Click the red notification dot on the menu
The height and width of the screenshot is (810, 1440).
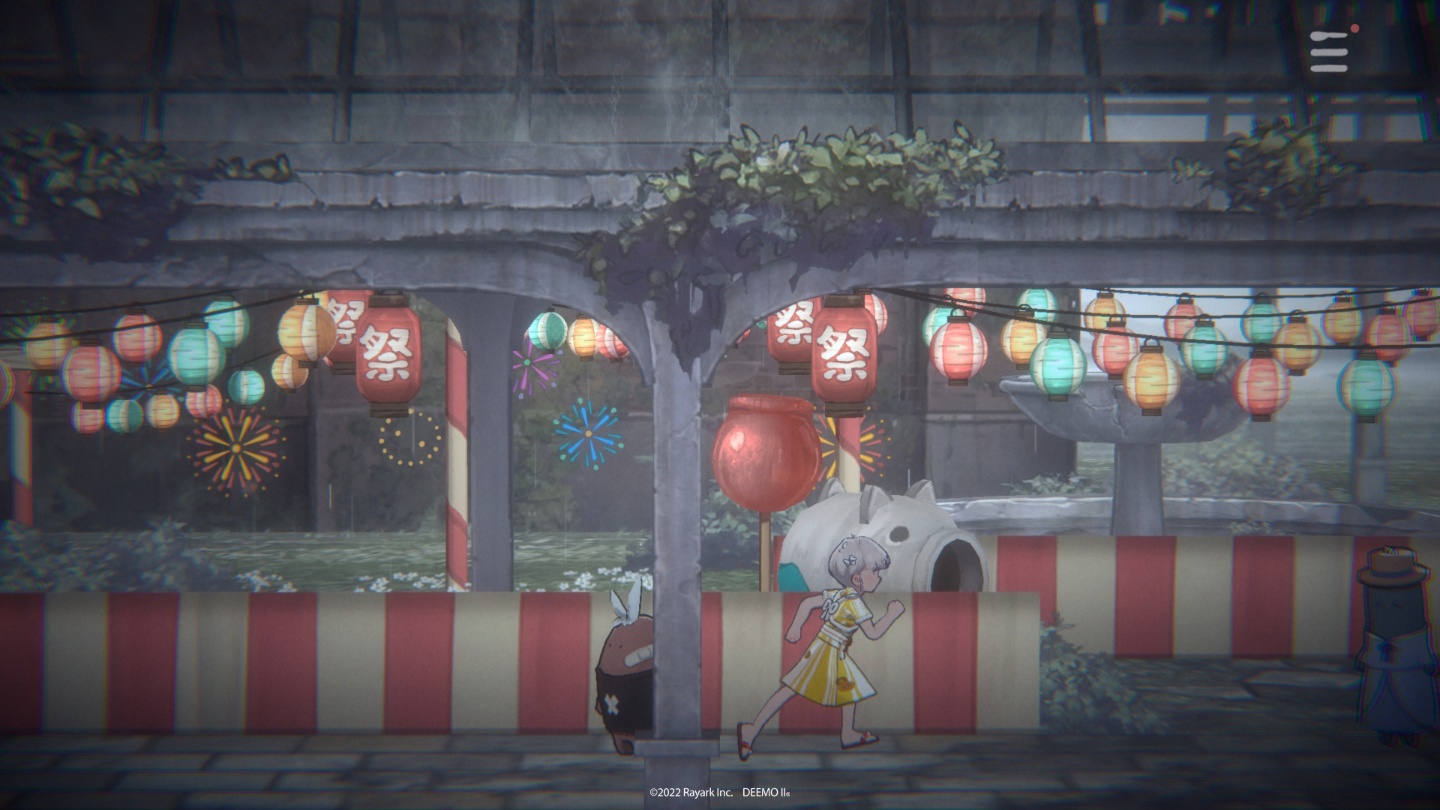click(x=1354, y=29)
